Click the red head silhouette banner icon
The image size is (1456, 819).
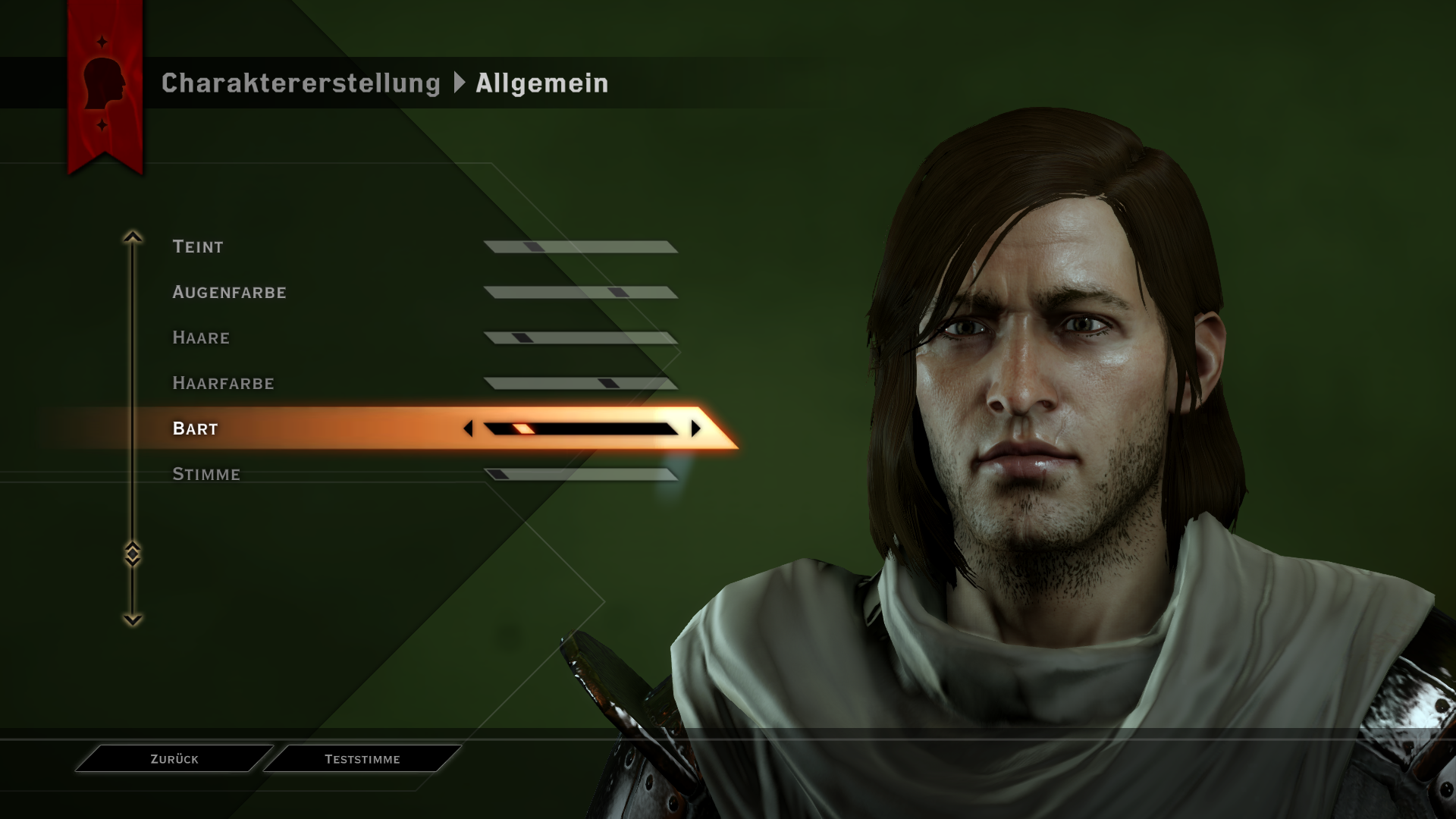point(104,83)
